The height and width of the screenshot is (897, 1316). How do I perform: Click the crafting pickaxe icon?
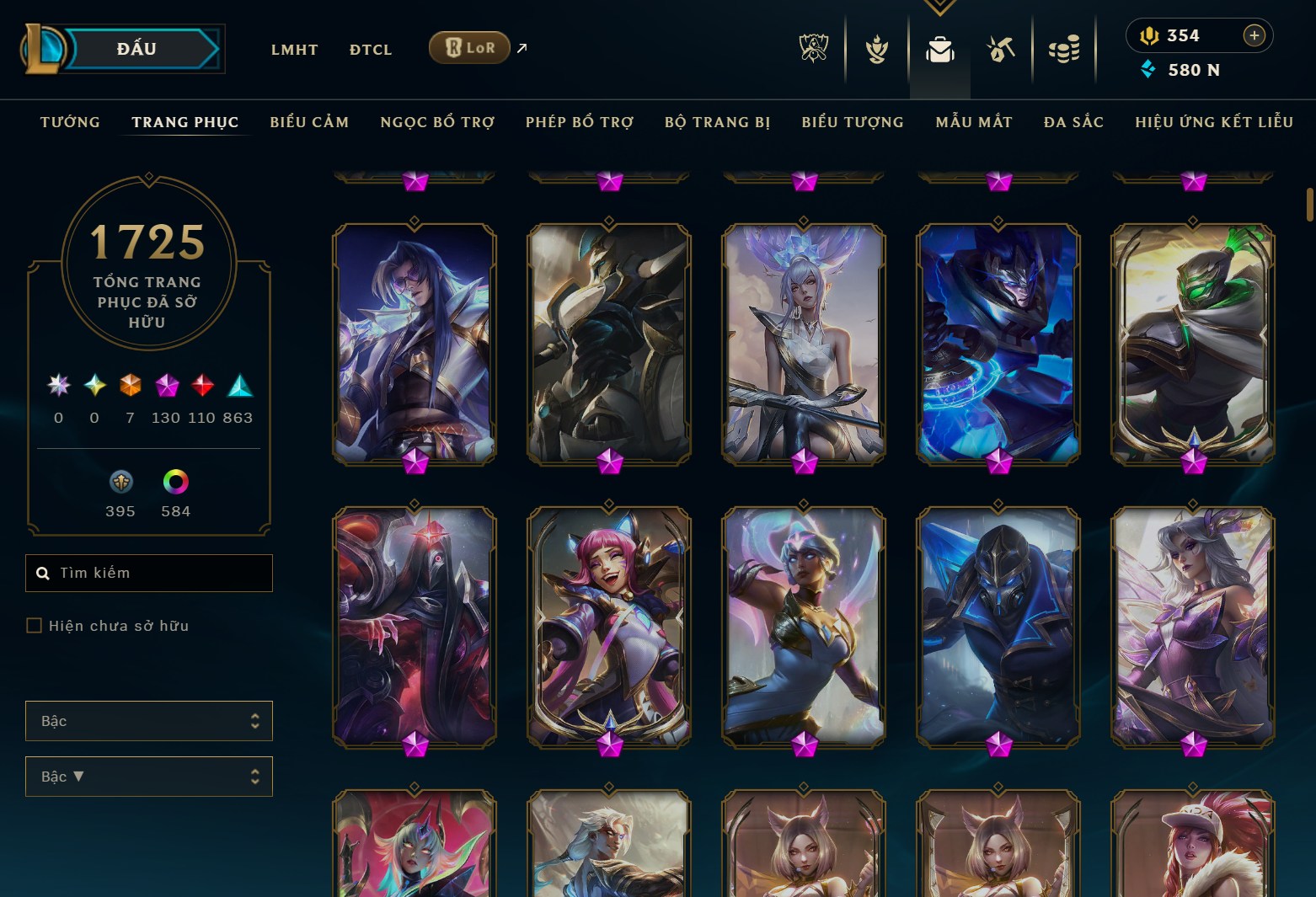[x=999, y=48]
